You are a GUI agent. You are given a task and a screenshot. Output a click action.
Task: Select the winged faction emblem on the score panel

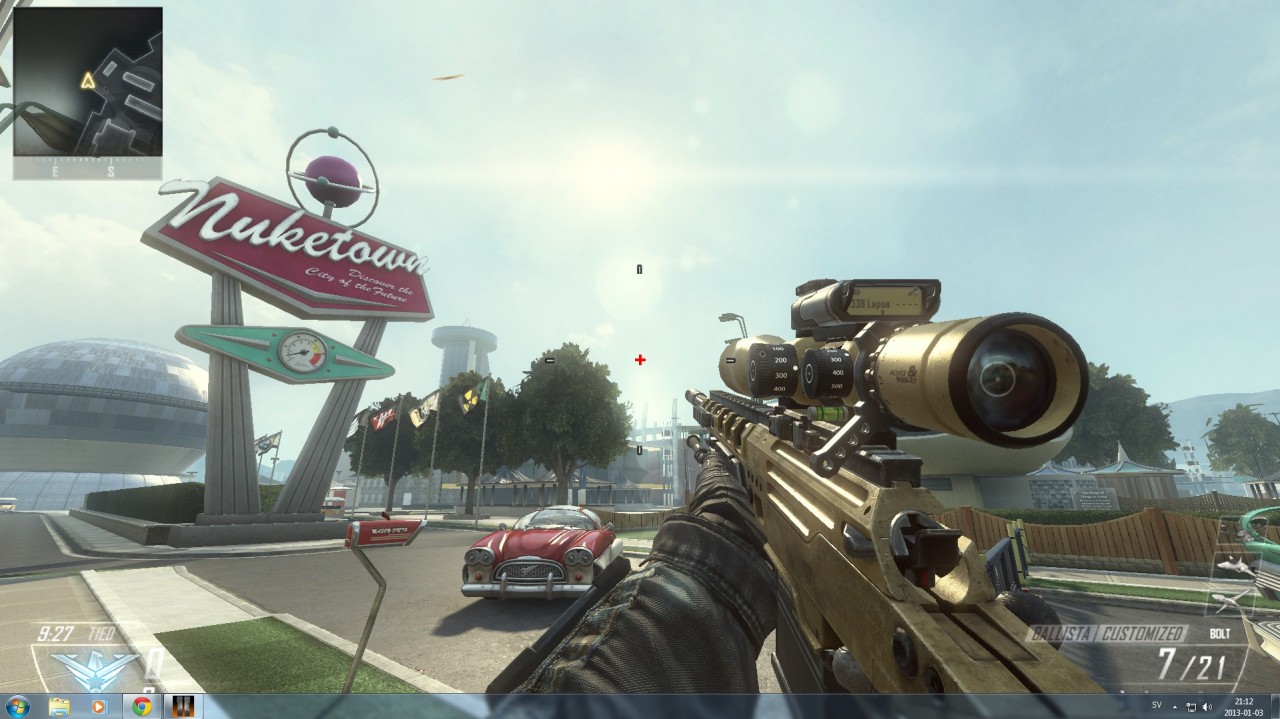(x=80, y=667)
